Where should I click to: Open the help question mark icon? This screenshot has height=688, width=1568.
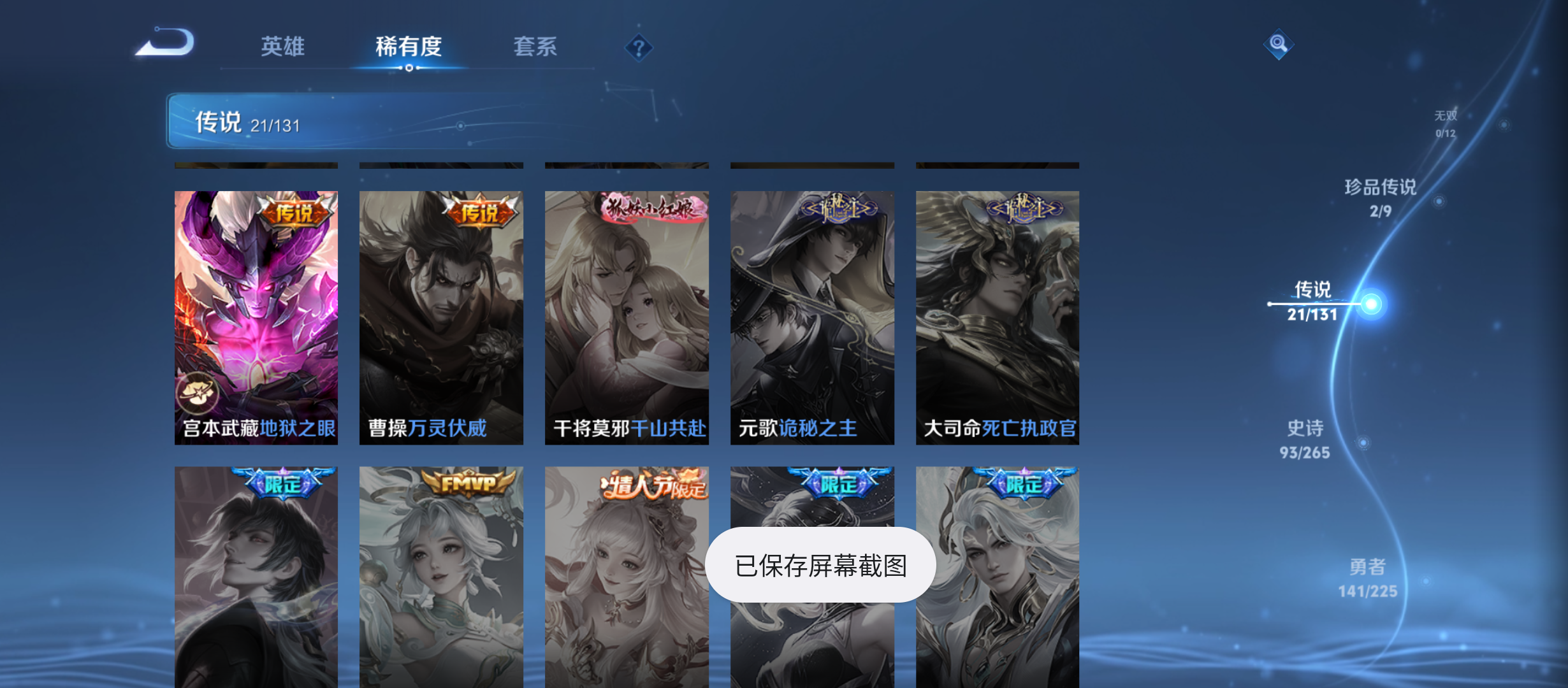click(x=639, y=47)
